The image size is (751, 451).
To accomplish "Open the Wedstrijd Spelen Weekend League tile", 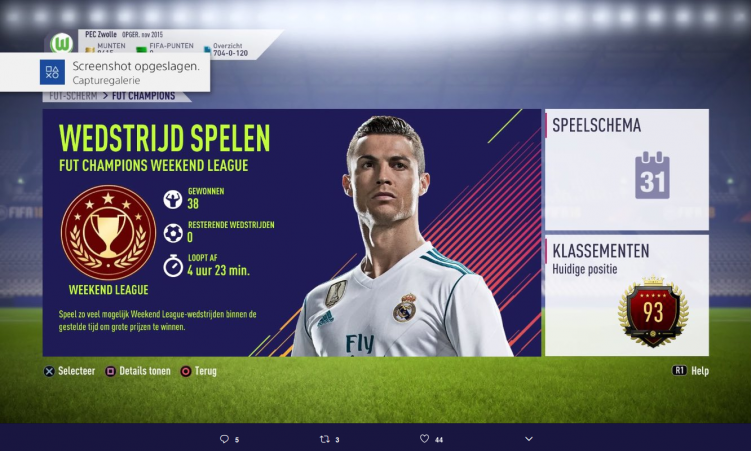I will (x=290, y=232).
